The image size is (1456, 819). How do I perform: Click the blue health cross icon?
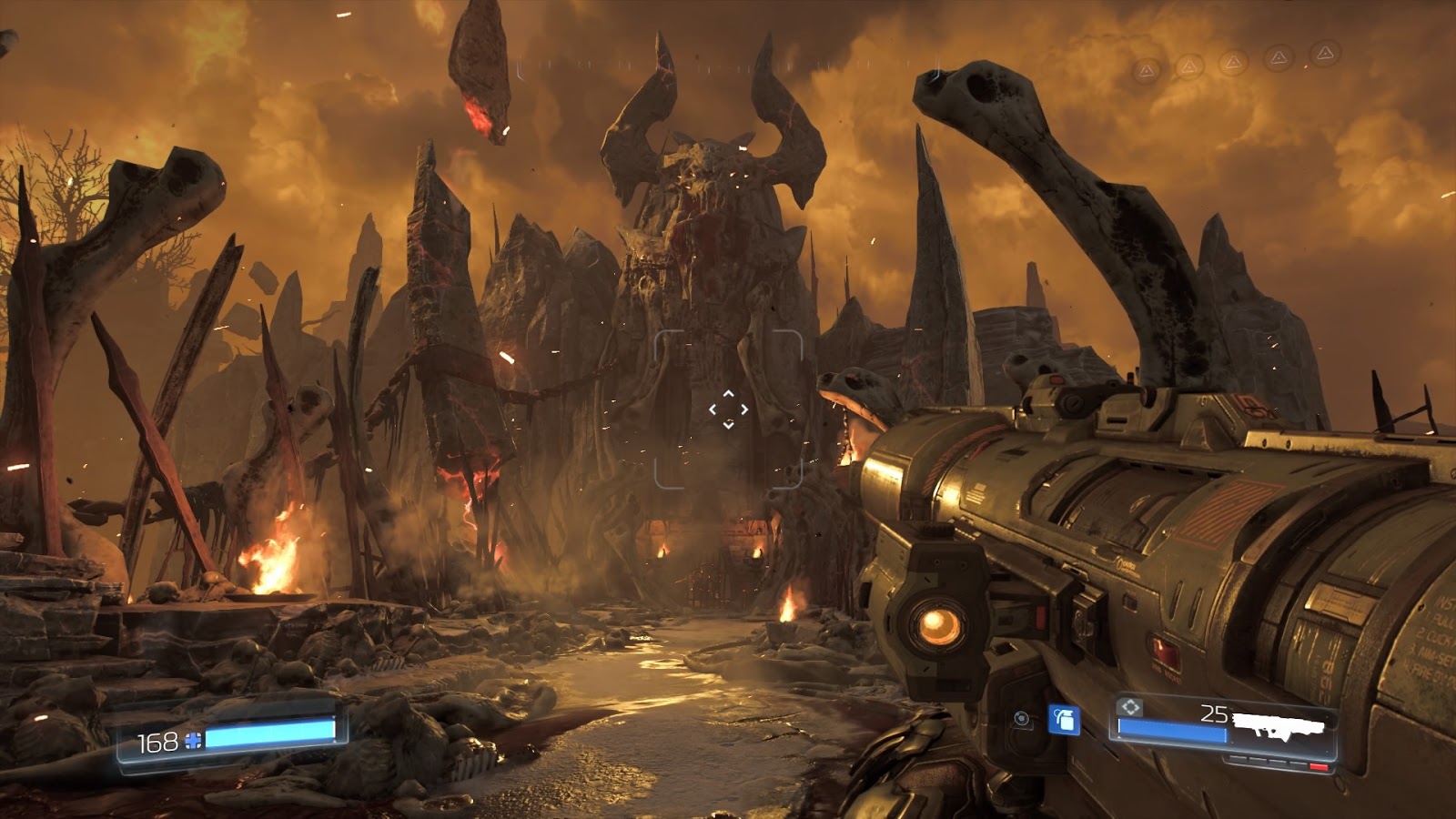(x=193, y=742)
